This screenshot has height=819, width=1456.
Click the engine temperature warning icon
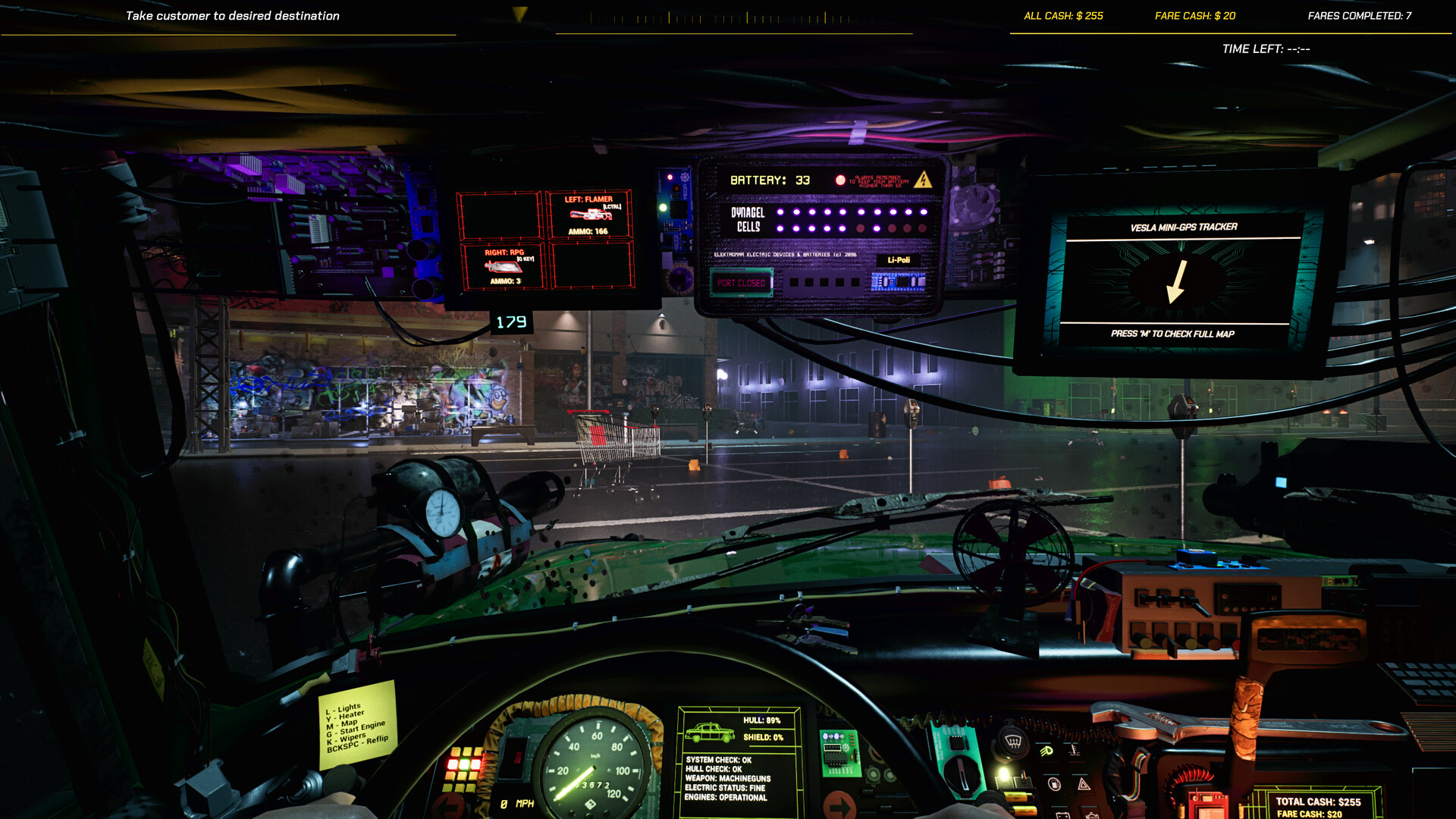[x=1075, y=752]
